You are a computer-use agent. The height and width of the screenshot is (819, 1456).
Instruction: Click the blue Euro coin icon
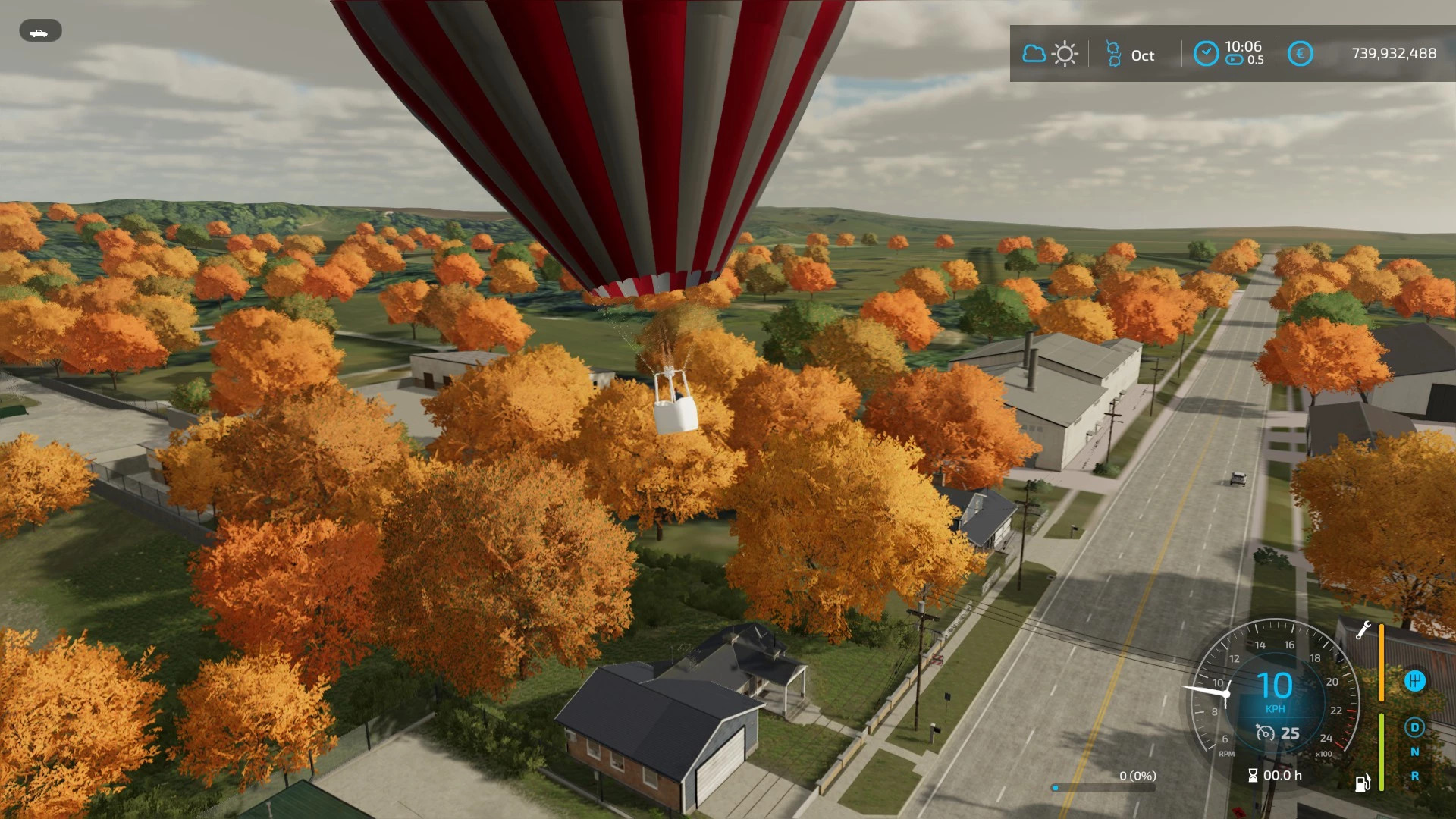coord(1301,53)
